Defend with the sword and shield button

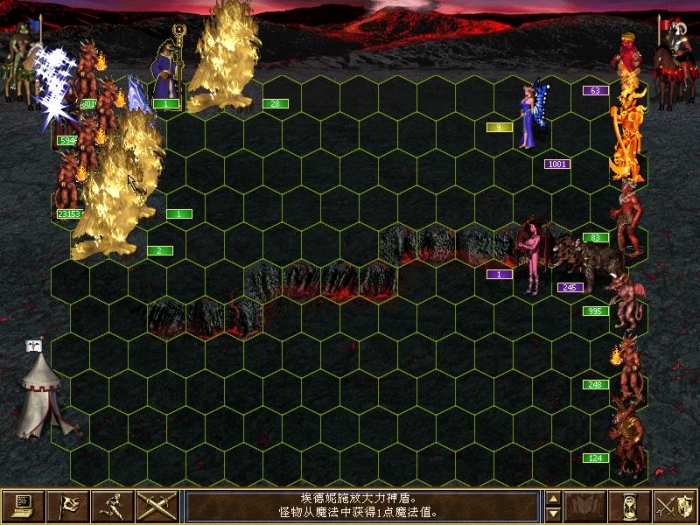tap(674, 506)
